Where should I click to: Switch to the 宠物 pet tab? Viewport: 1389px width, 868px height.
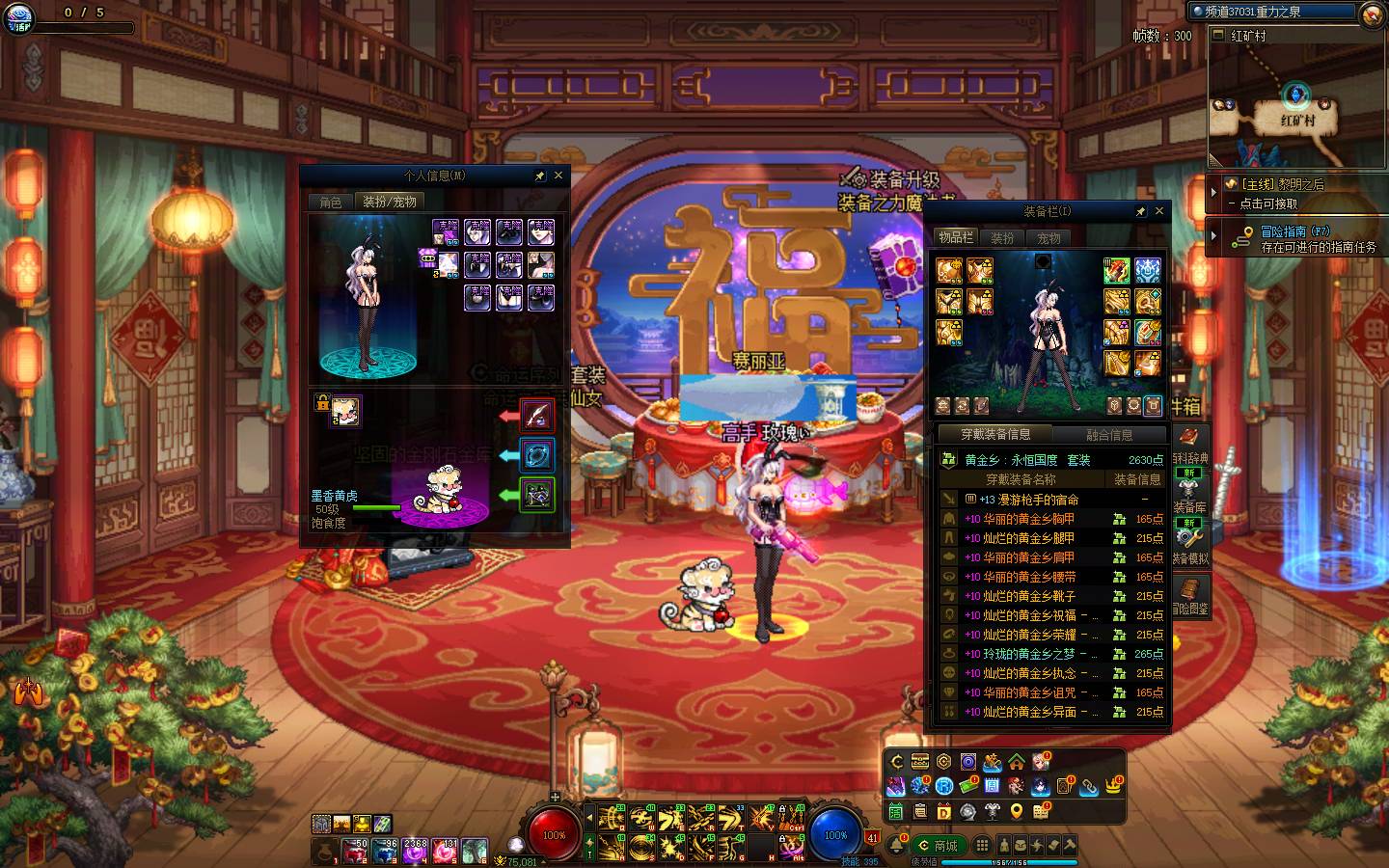pos(1049,237)
